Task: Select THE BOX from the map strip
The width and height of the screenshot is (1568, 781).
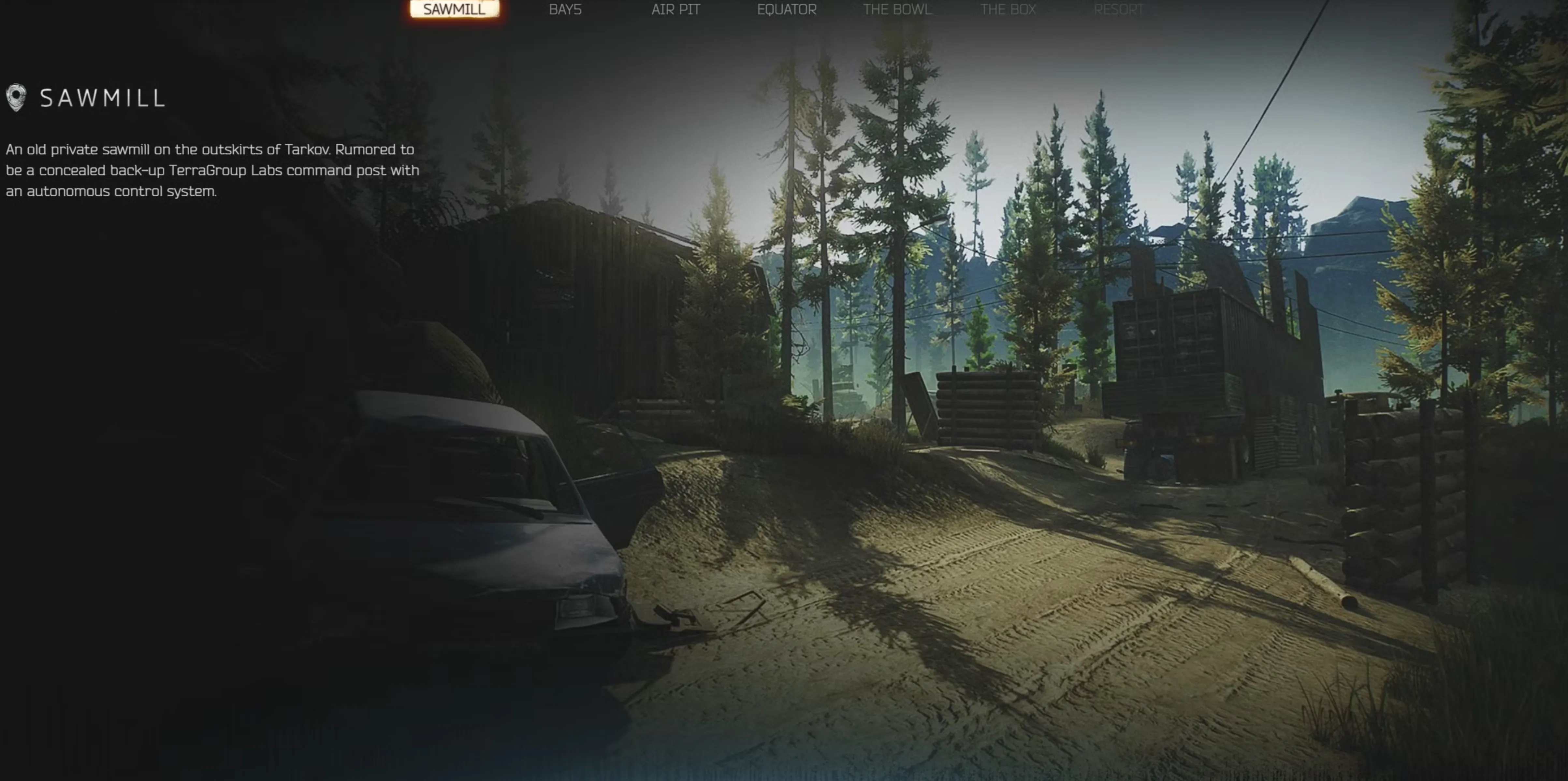Action: click(x=1008, y=10)
